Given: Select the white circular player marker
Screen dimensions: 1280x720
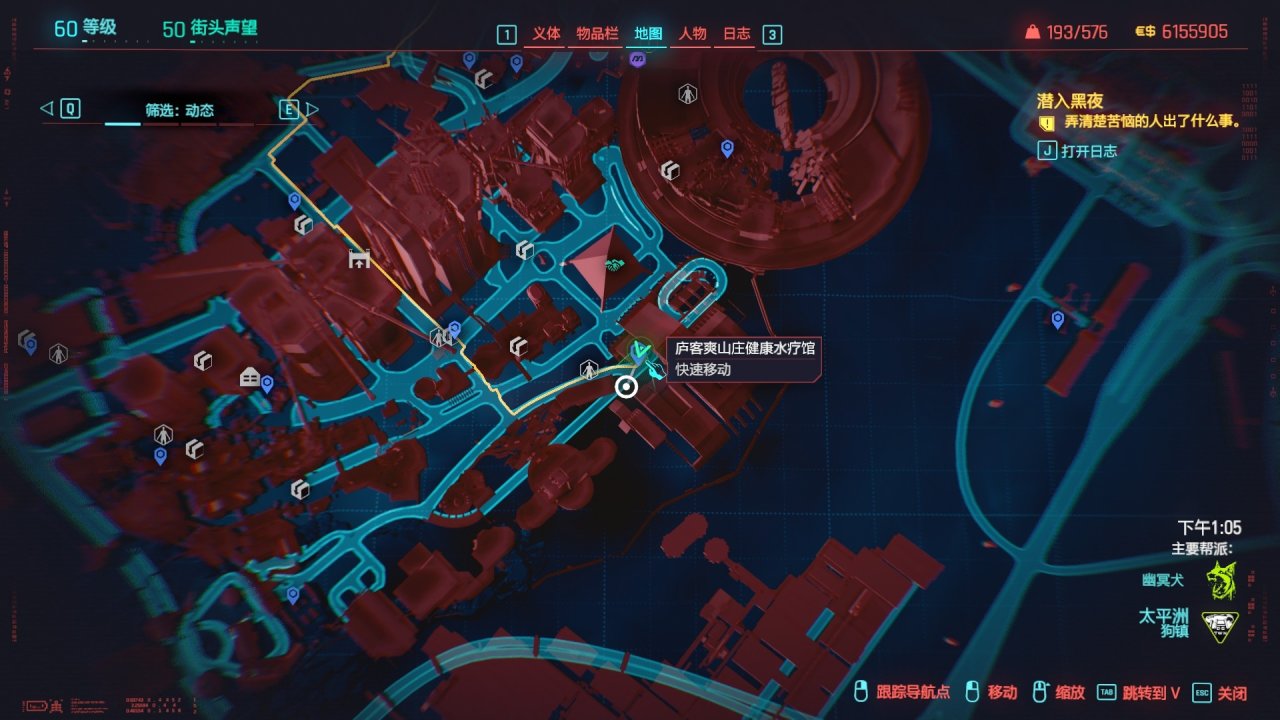Looking at the screenshot, I should (626, 387).
